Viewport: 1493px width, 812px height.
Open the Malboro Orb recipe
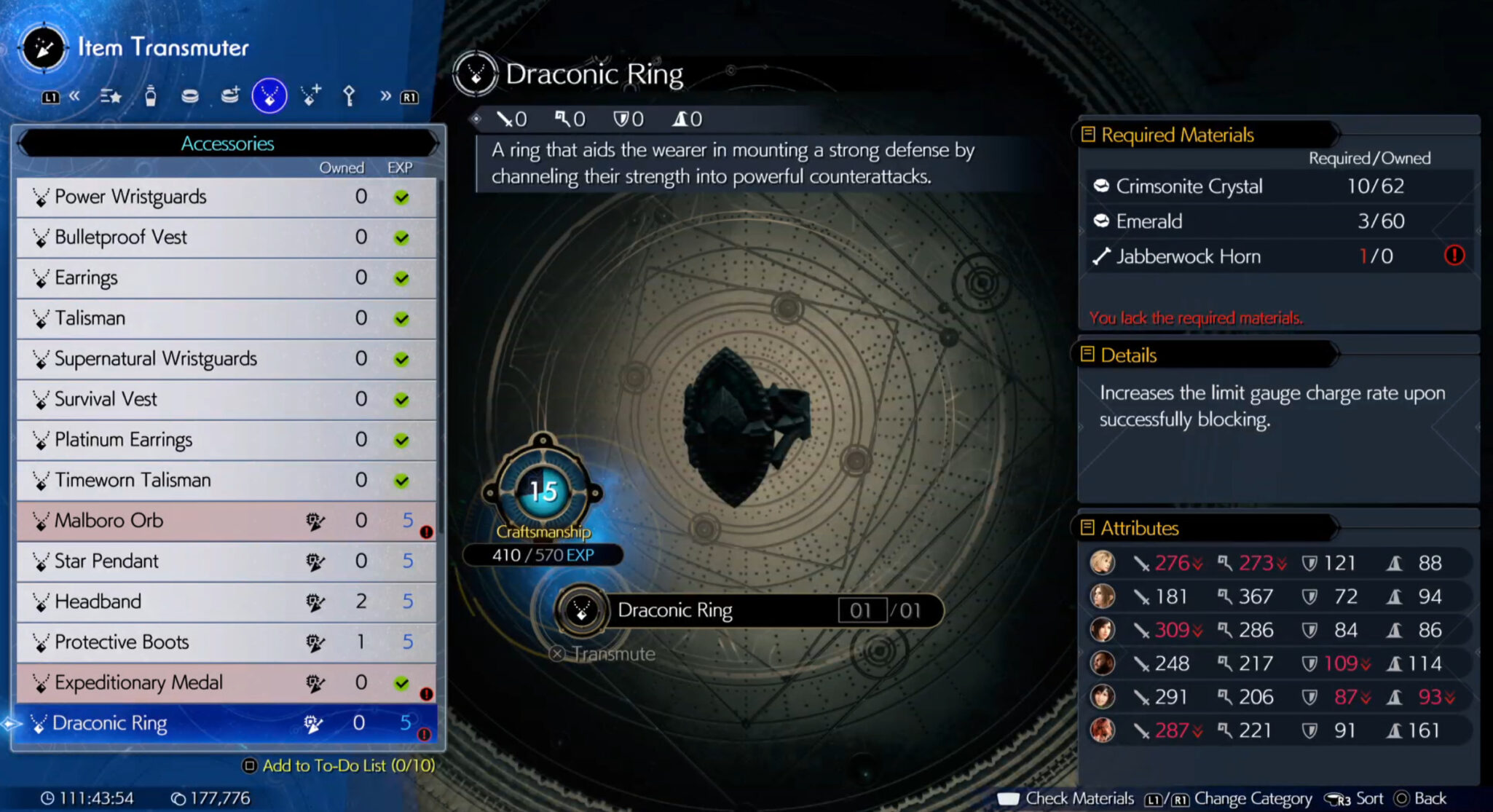226,521
